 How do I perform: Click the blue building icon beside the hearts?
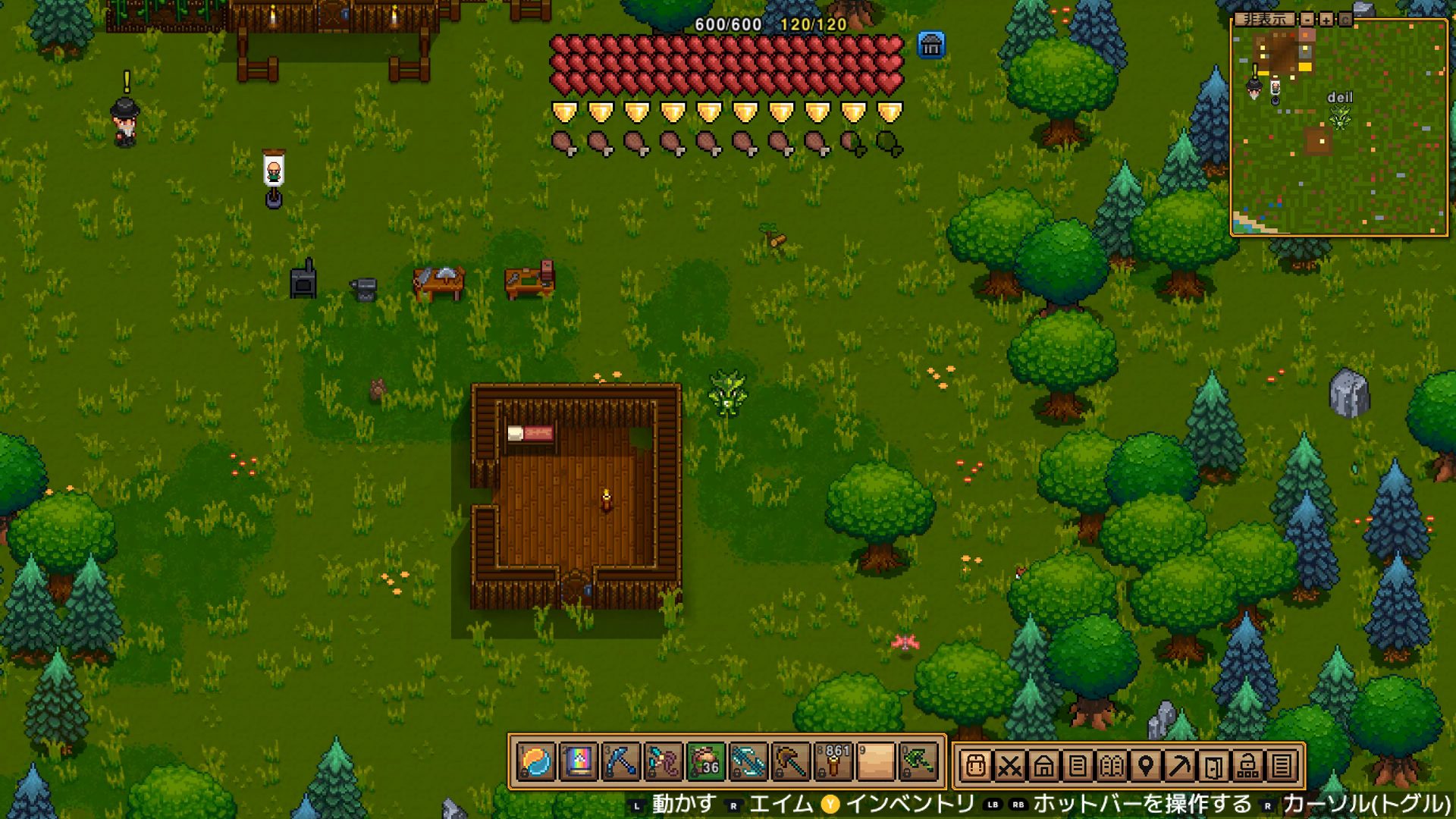click(930, 46)
